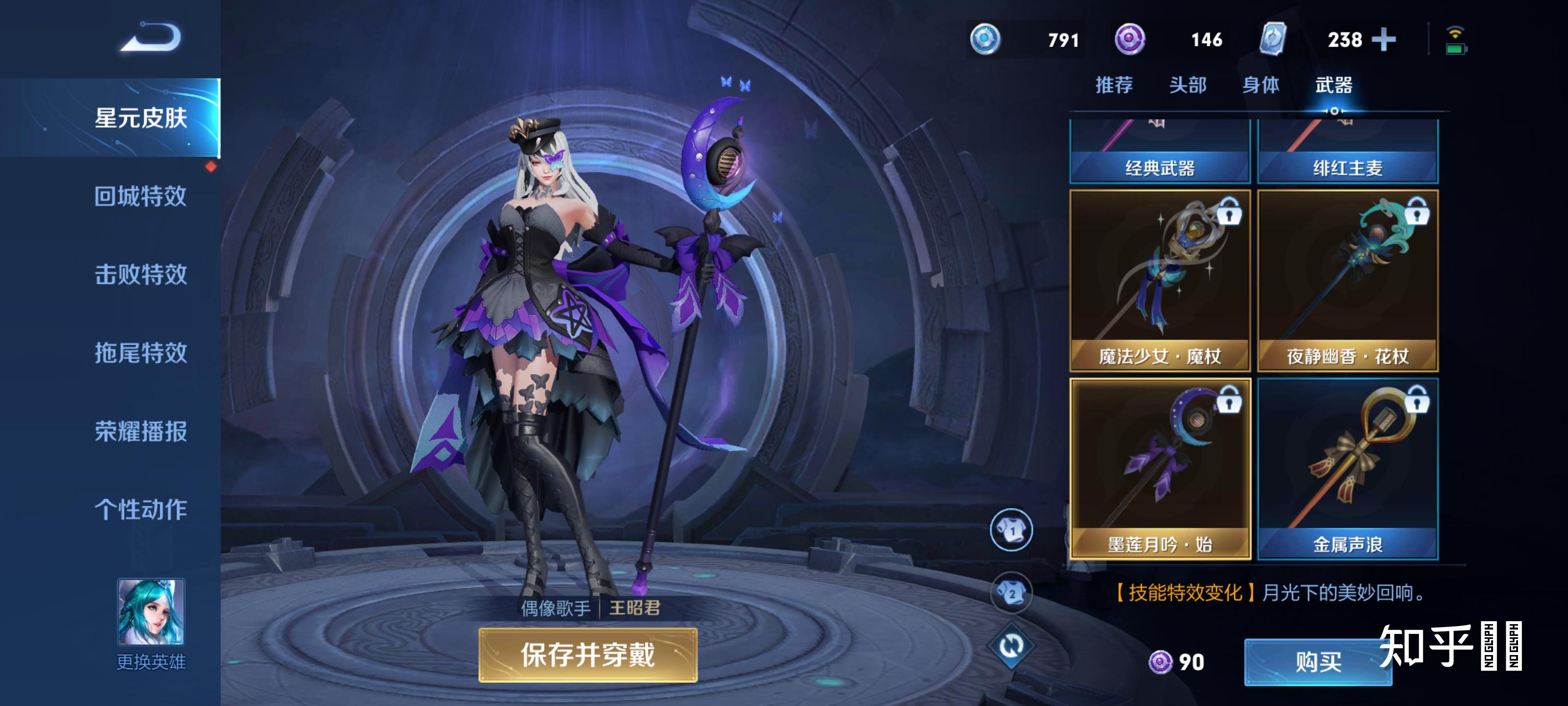Switch to the 推荐 tab

1114,85
